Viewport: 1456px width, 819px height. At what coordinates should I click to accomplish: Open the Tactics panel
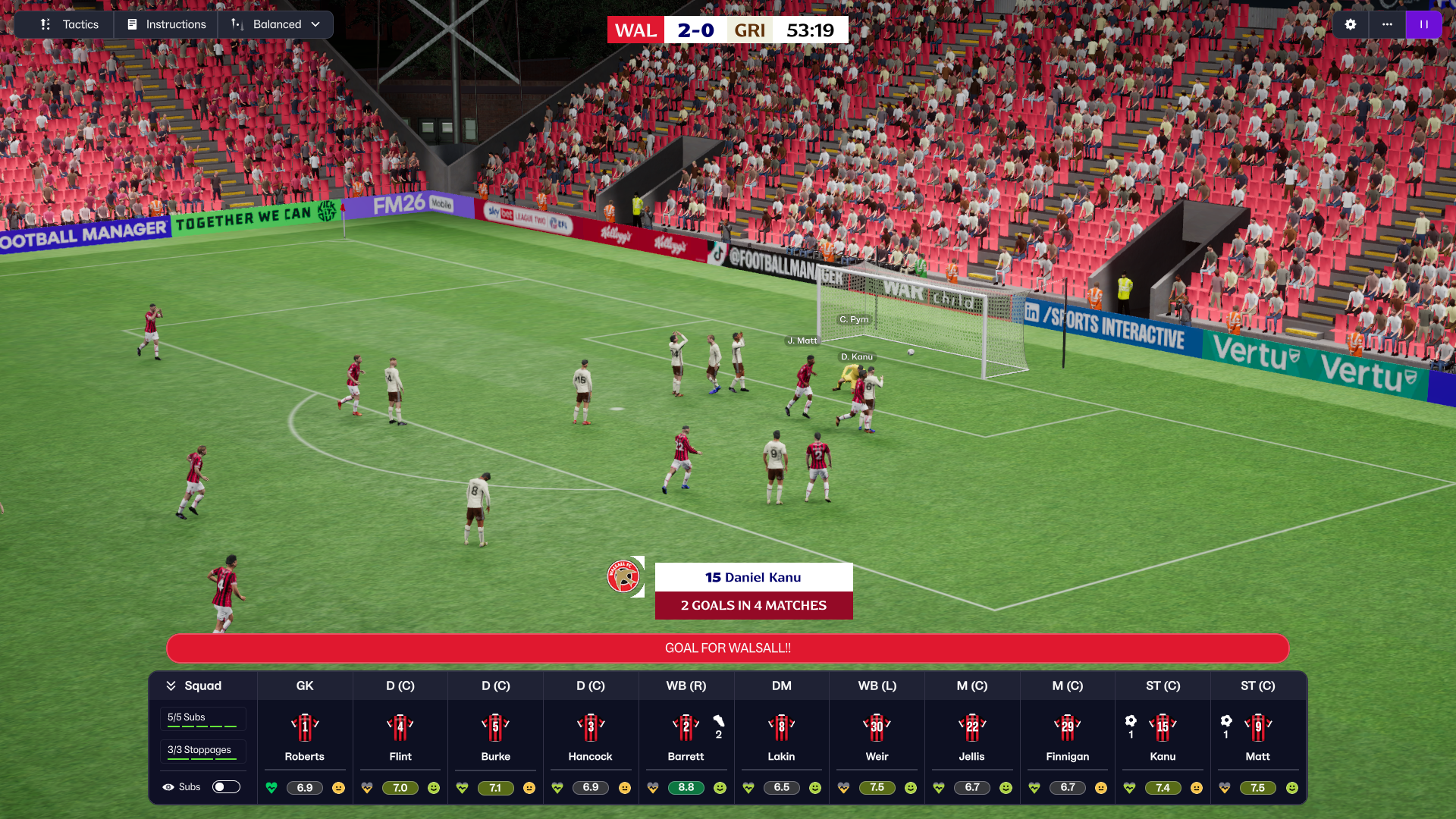(x=70, y=24)
